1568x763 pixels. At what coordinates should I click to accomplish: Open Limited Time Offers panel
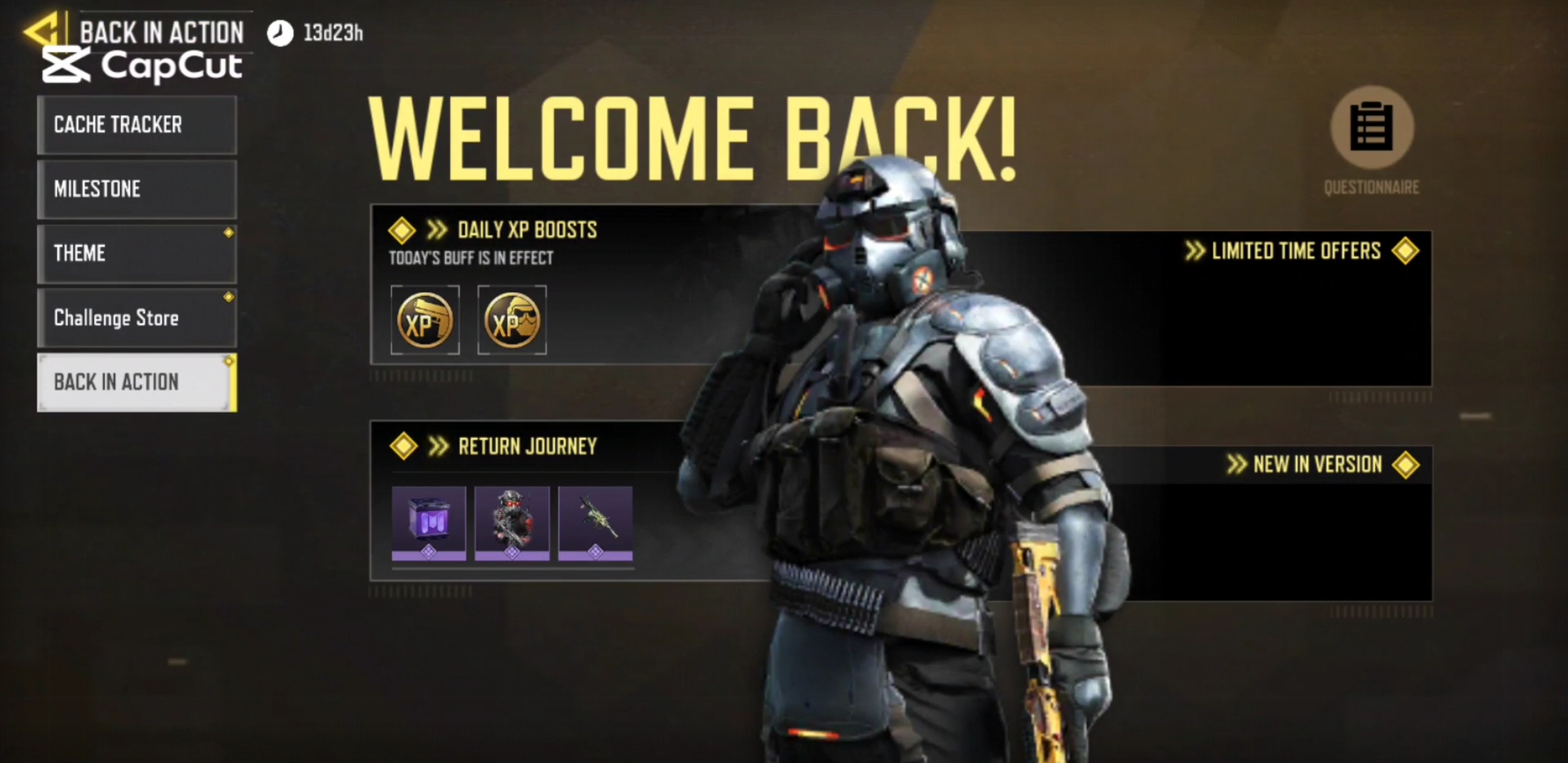point(1296,252)
